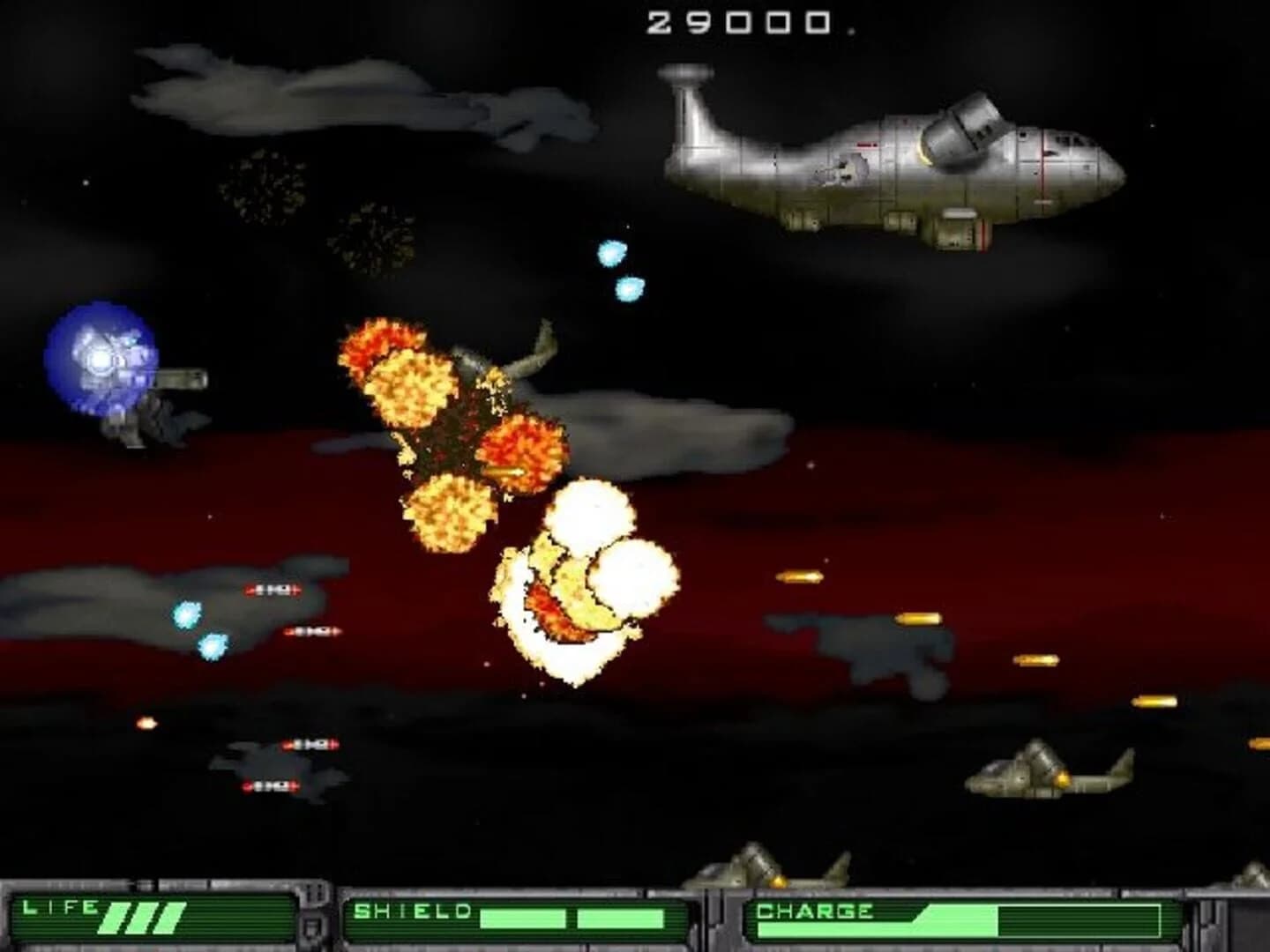Click the score display showing 29000

click(x=739, y=22)
